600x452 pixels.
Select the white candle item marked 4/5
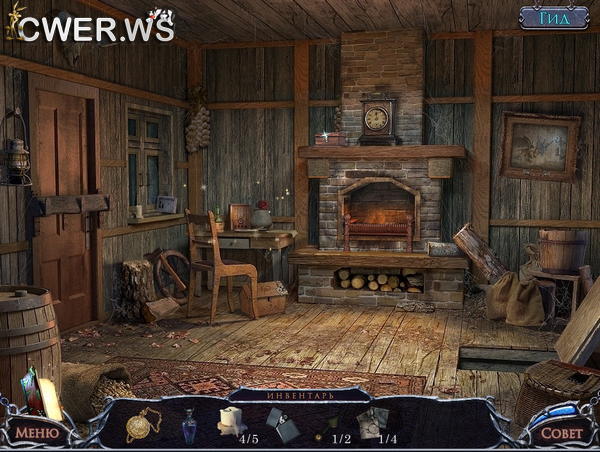232,421
